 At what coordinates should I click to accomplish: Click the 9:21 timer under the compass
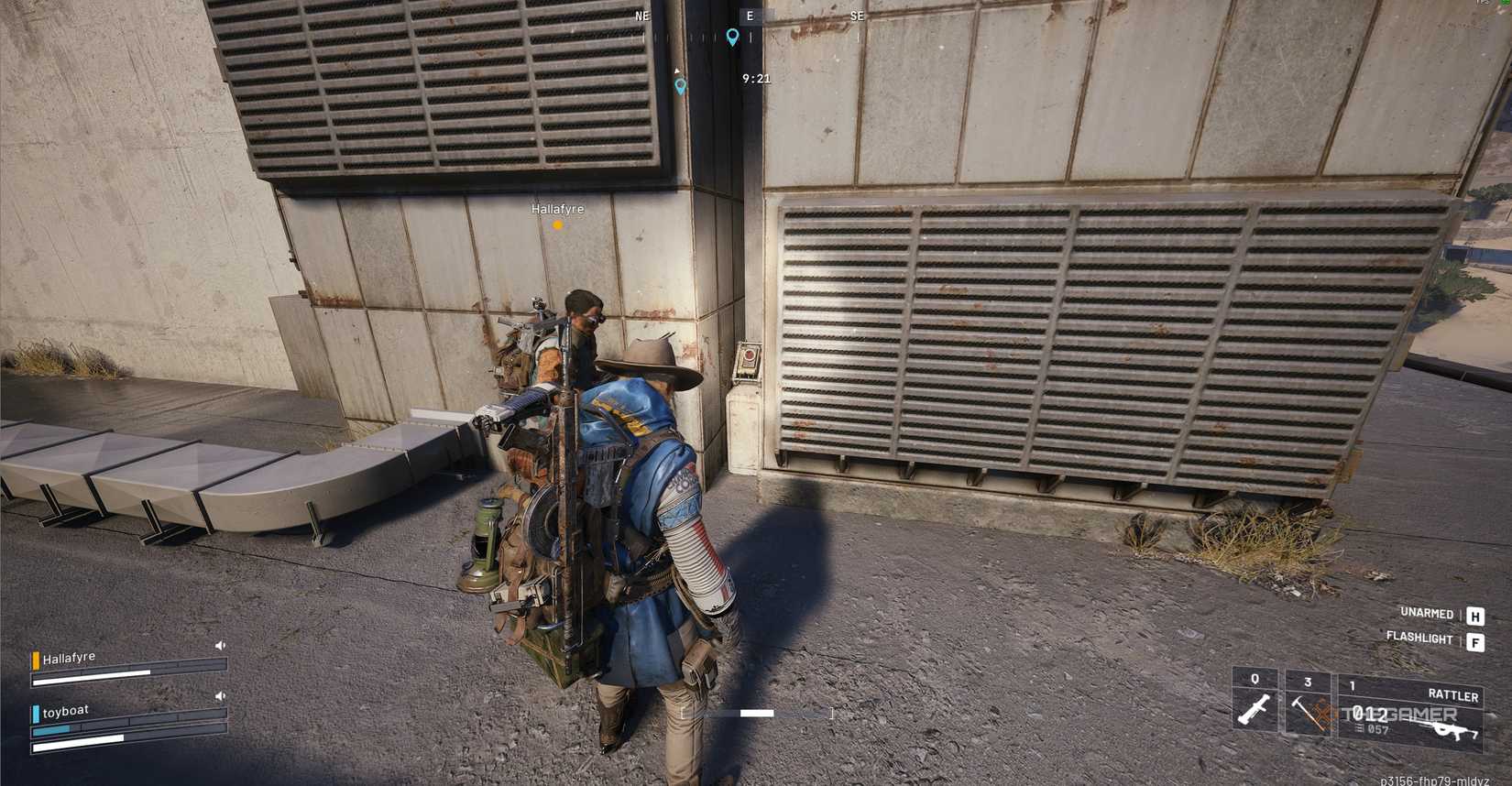[x=755, y=78]
